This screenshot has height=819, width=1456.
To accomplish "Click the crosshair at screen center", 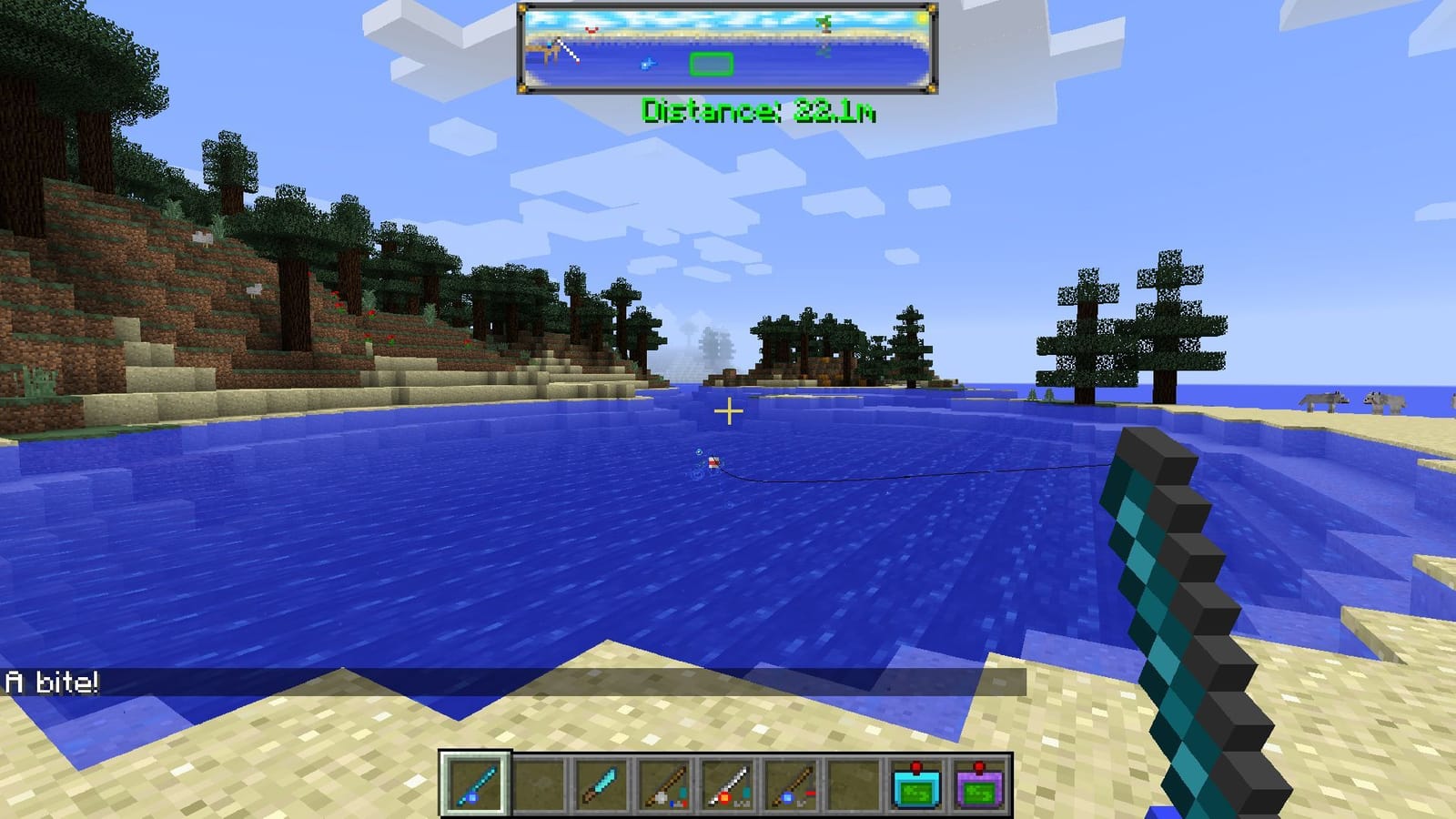I will 728,411.
